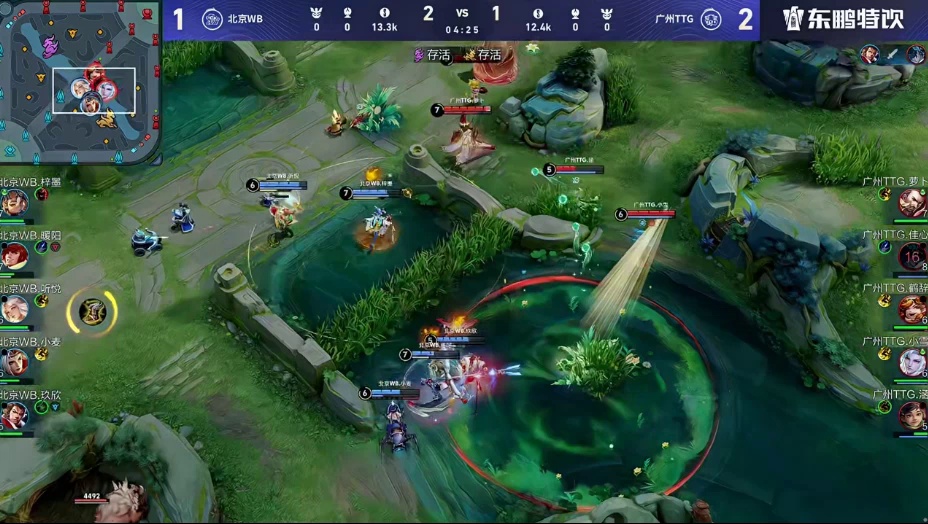Select the 广州TTG.鹤辞 player portrait
928x524 pixels.
point(912,309)
